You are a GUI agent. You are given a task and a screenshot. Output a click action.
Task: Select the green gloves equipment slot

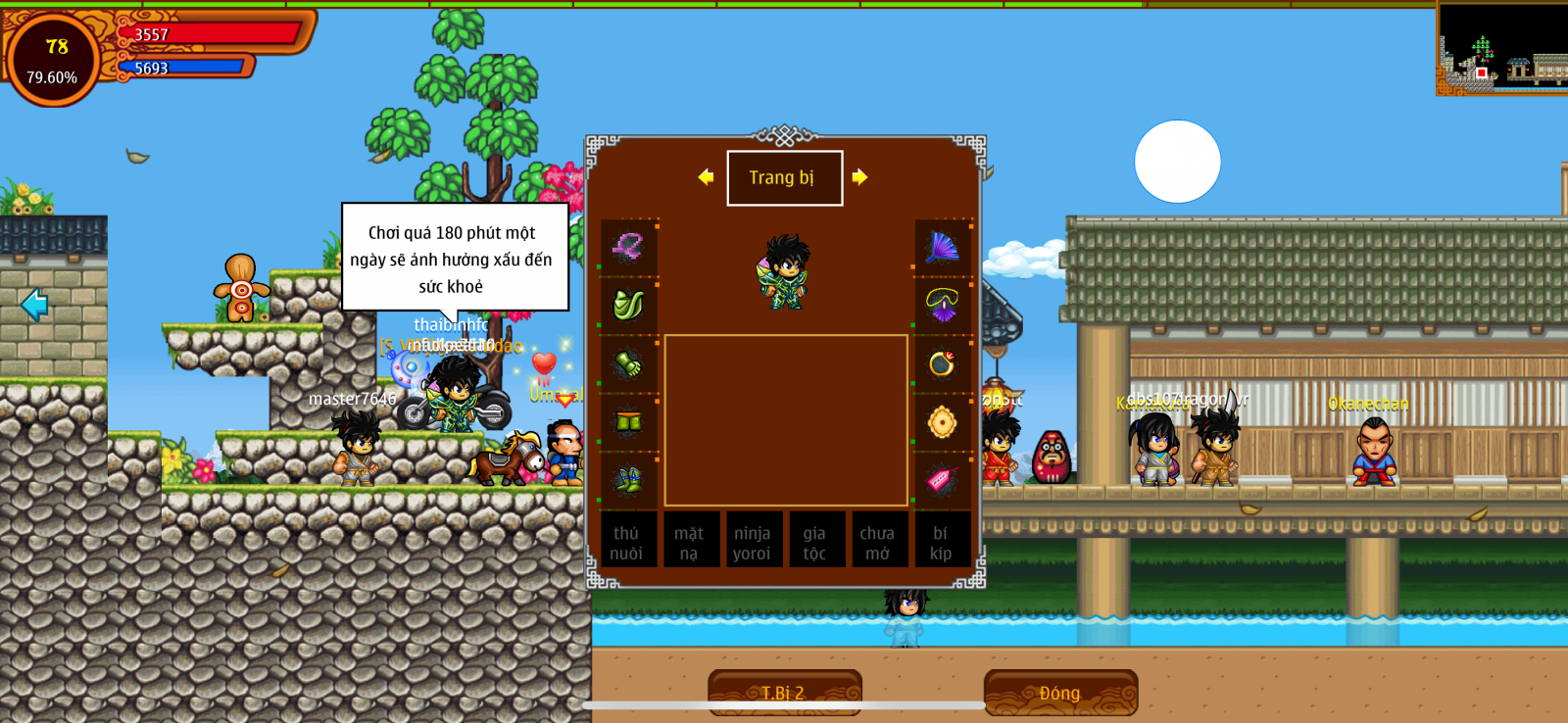tap(628, 363)
